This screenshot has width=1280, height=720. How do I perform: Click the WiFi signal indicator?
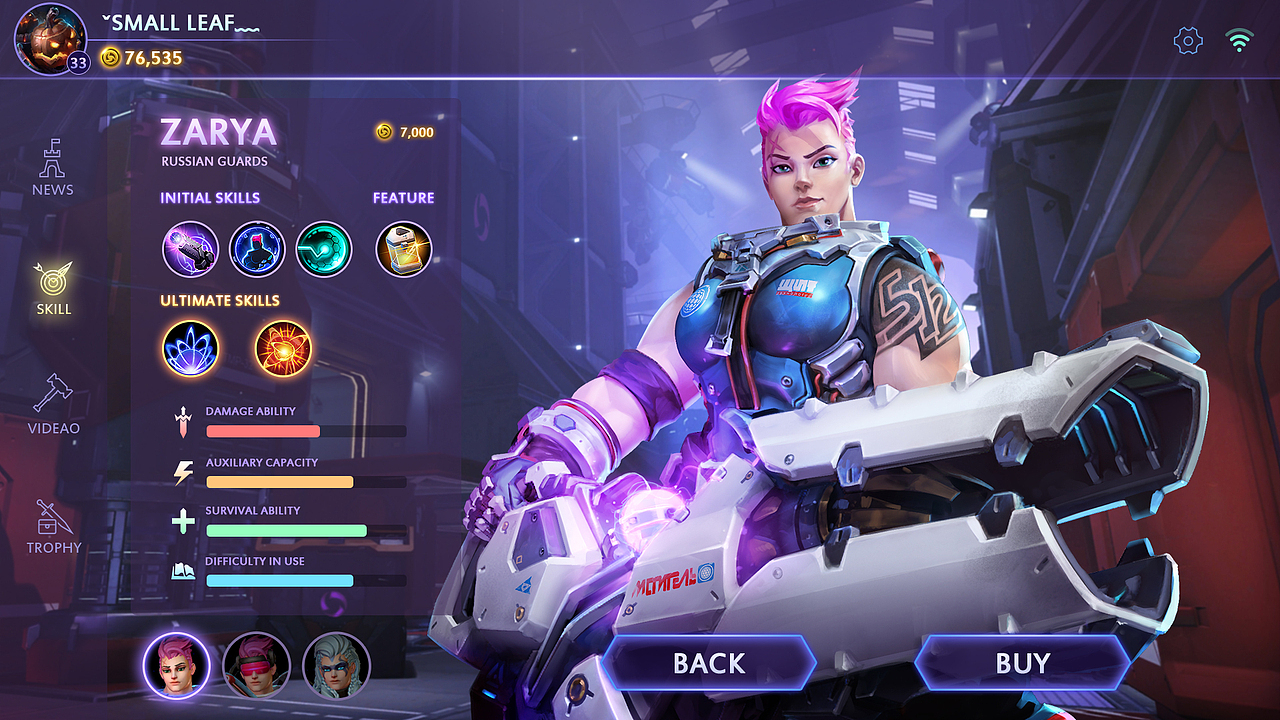coord(1240,40)
